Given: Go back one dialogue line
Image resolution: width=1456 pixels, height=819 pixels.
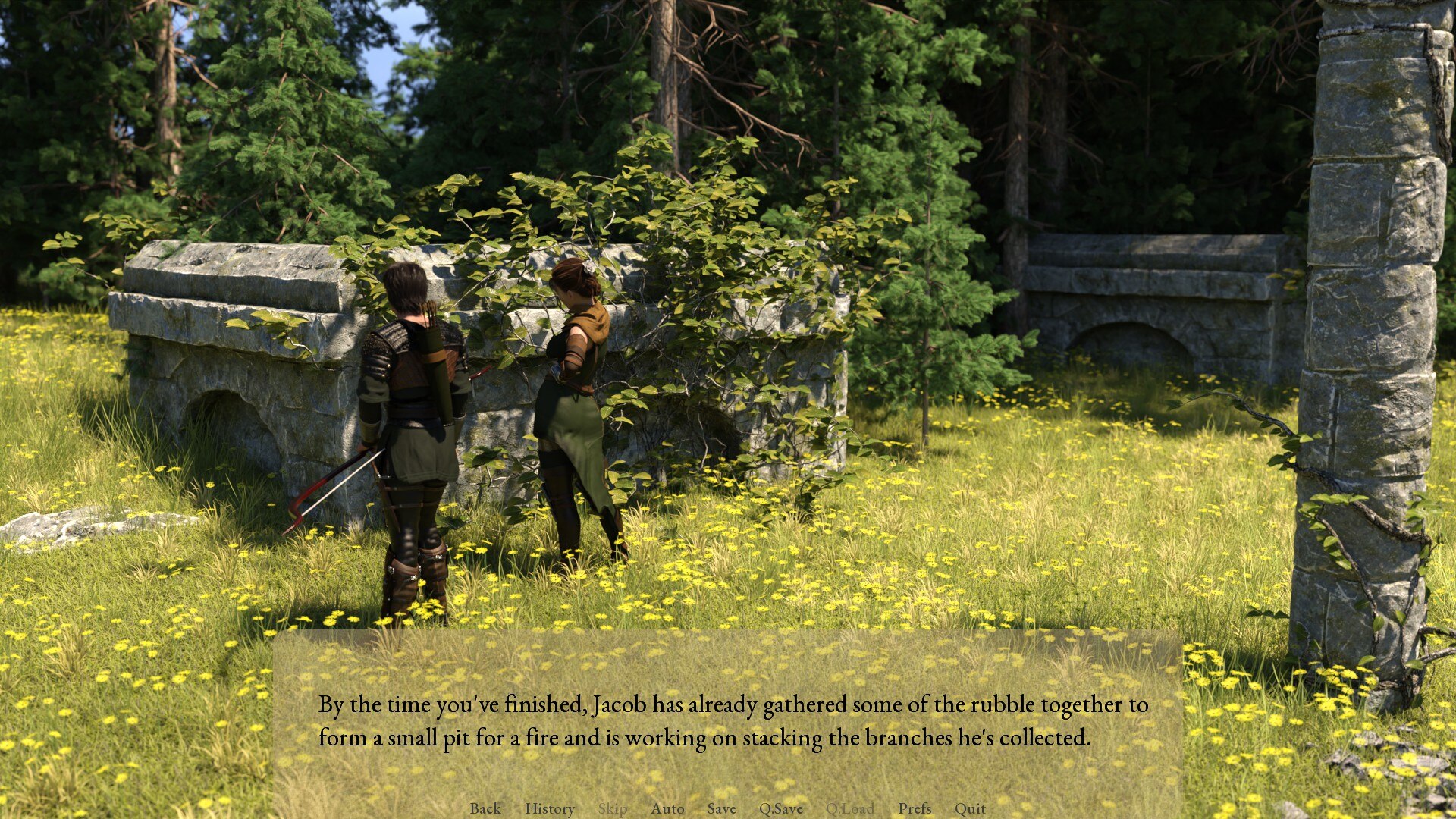Looking at the screenshot, I should (485, 808).
